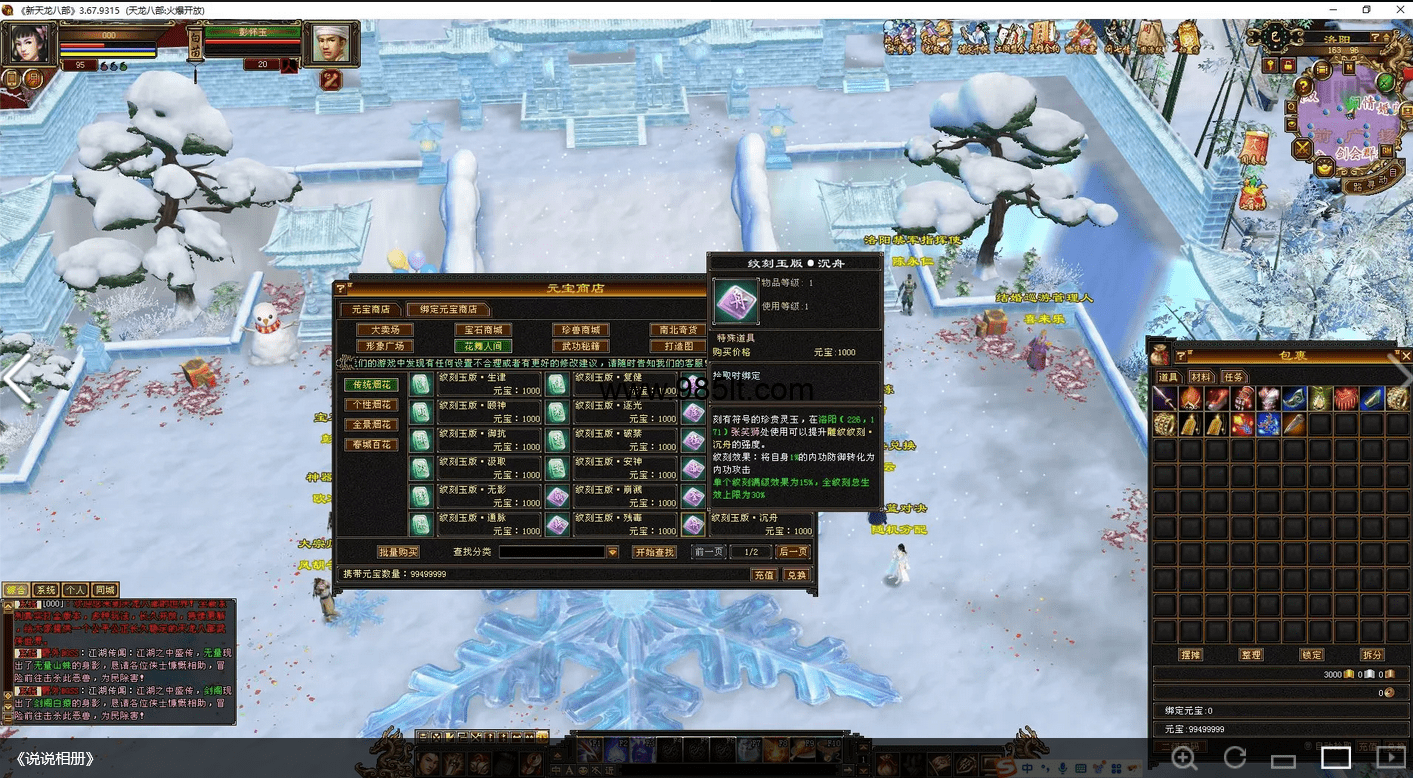Click the 开始查找 search button
This screenshot has height=778, width=1413.
click(x=655, y=552)
